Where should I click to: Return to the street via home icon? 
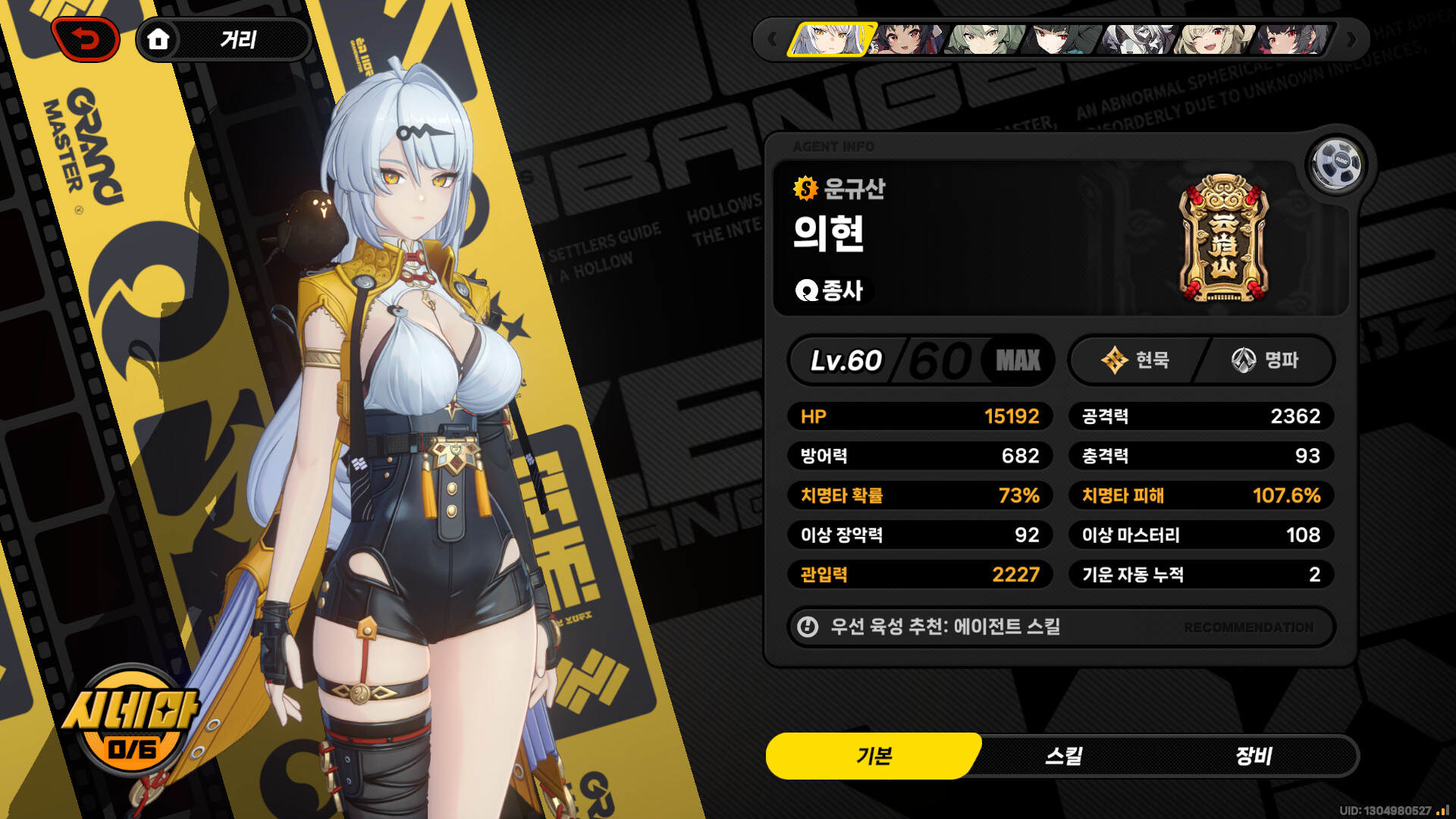click(158, 39)
